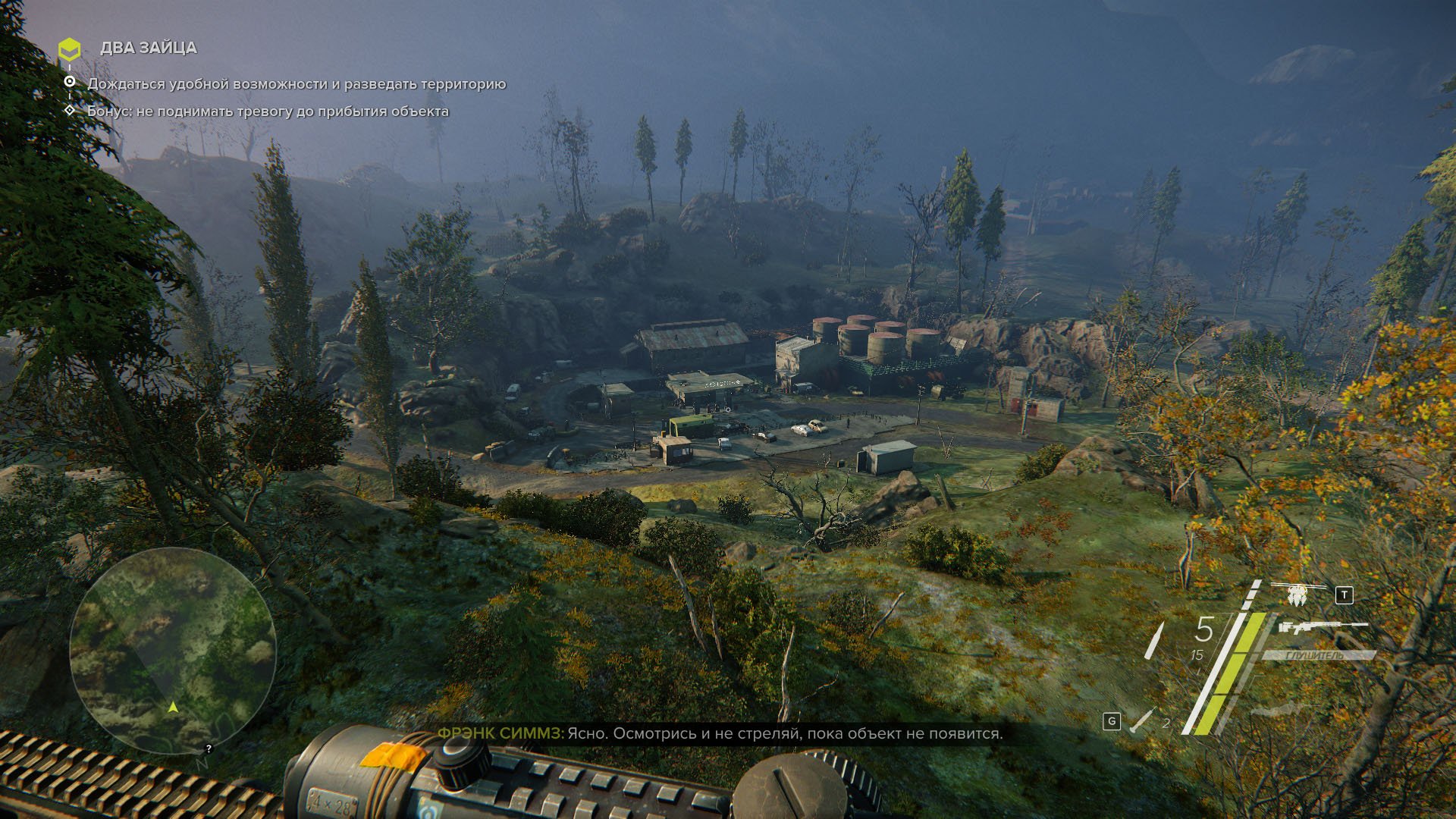Select the objective about scouting the territory
This screenshot has height=819, width=1456.
point(297,84)
